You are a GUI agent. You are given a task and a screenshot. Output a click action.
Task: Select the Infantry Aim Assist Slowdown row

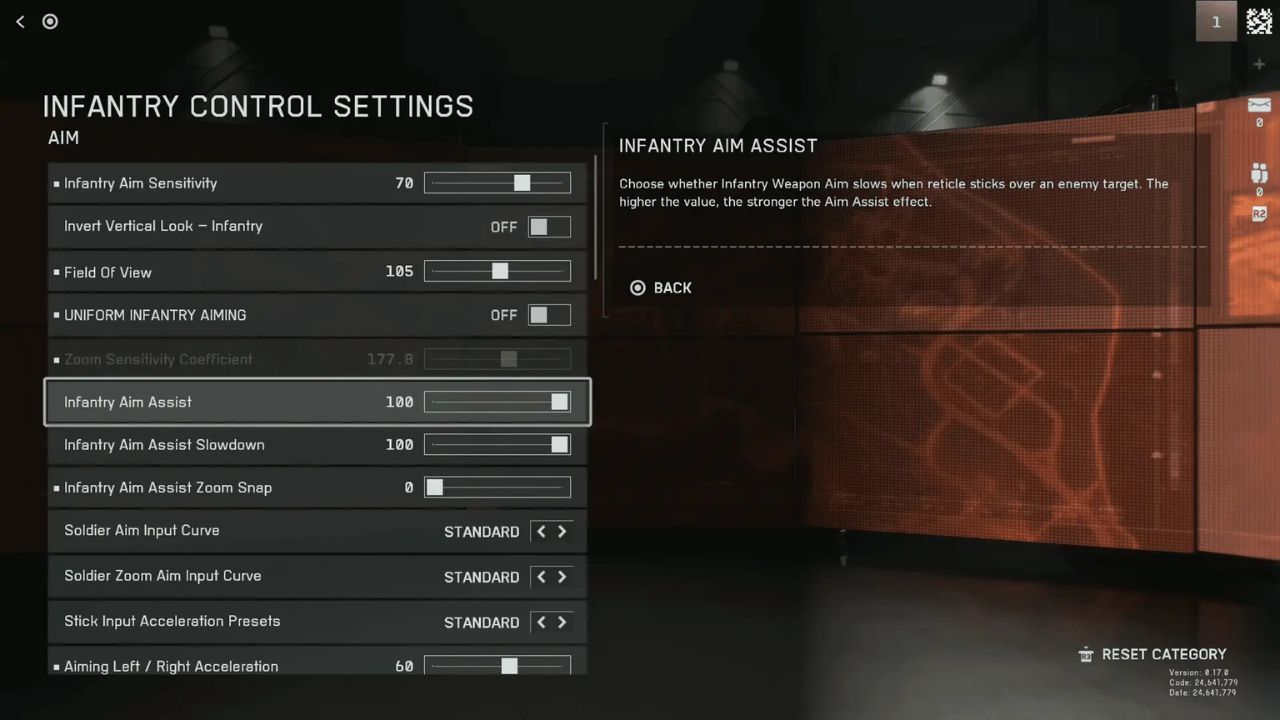[x=300, y=445]
